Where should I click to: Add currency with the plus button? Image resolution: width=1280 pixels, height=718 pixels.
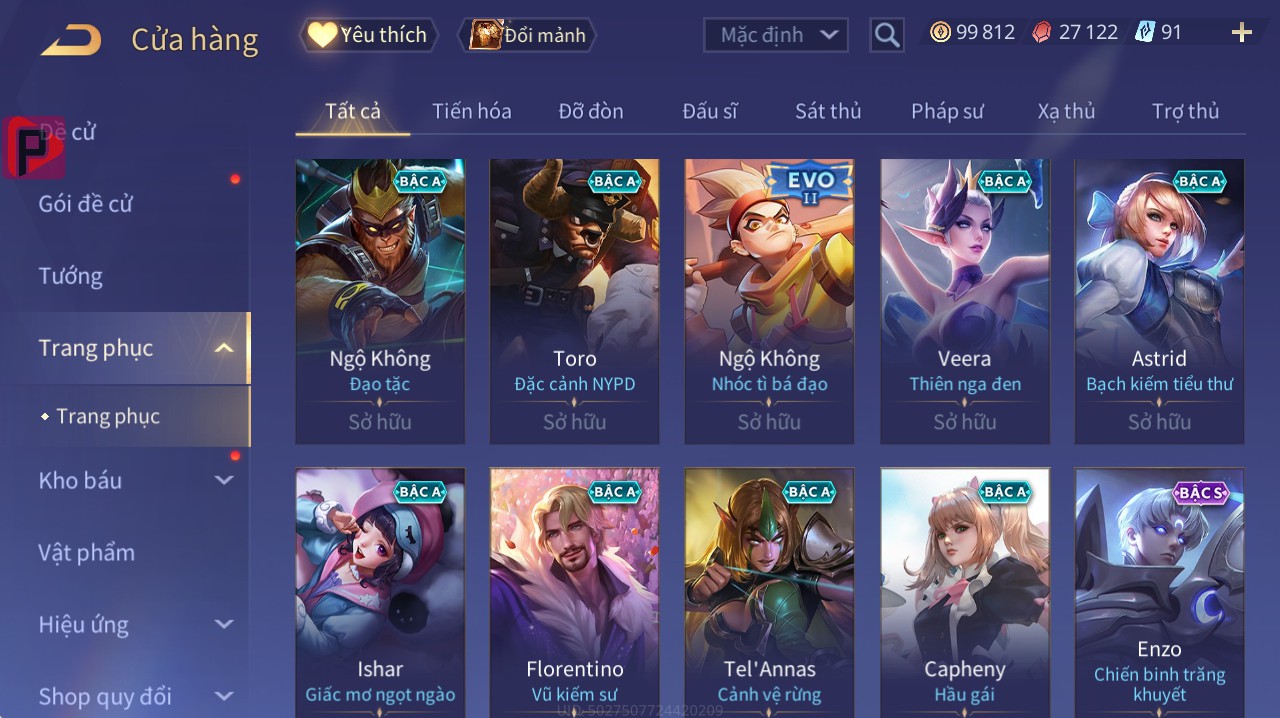pos(1241,33)
